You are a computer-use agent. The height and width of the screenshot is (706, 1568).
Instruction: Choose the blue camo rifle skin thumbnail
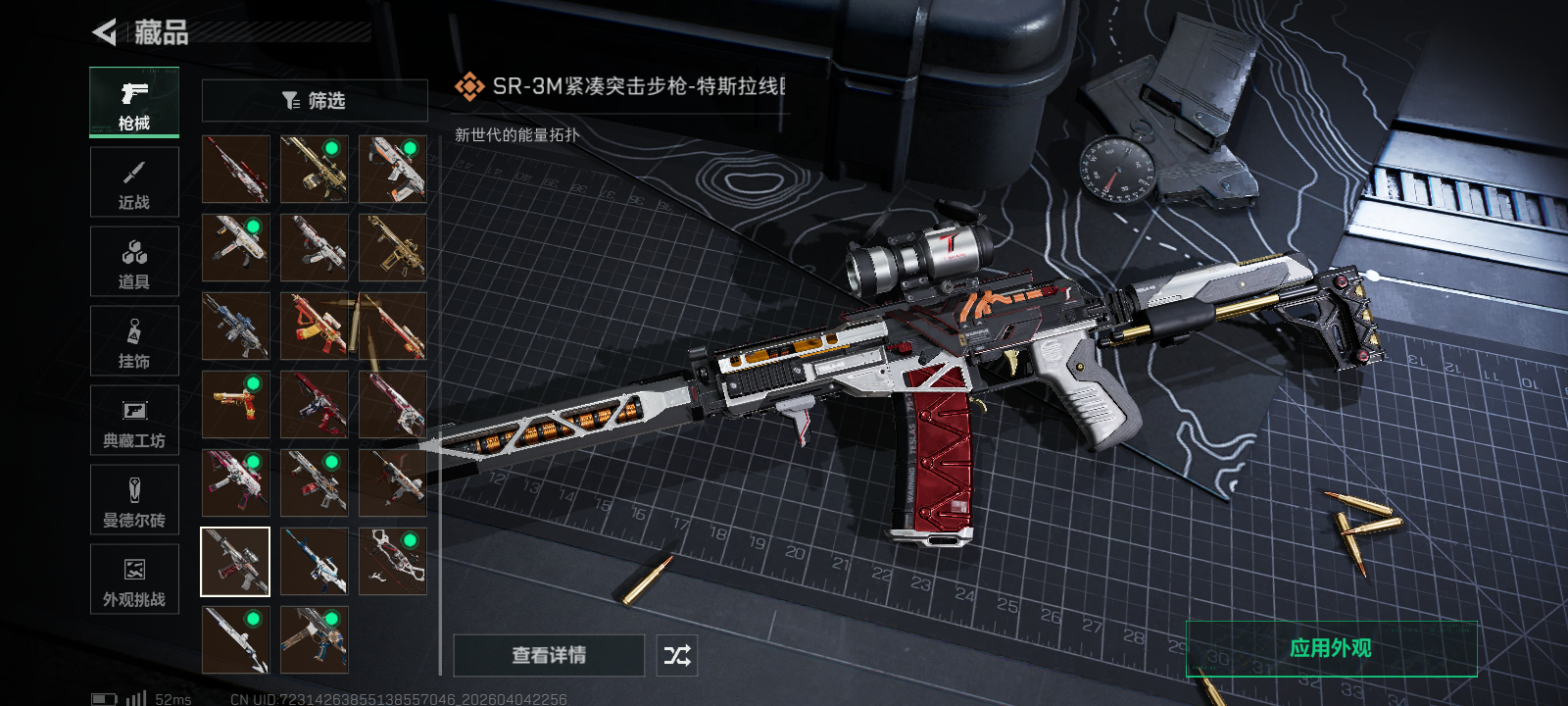click(235, 326)
